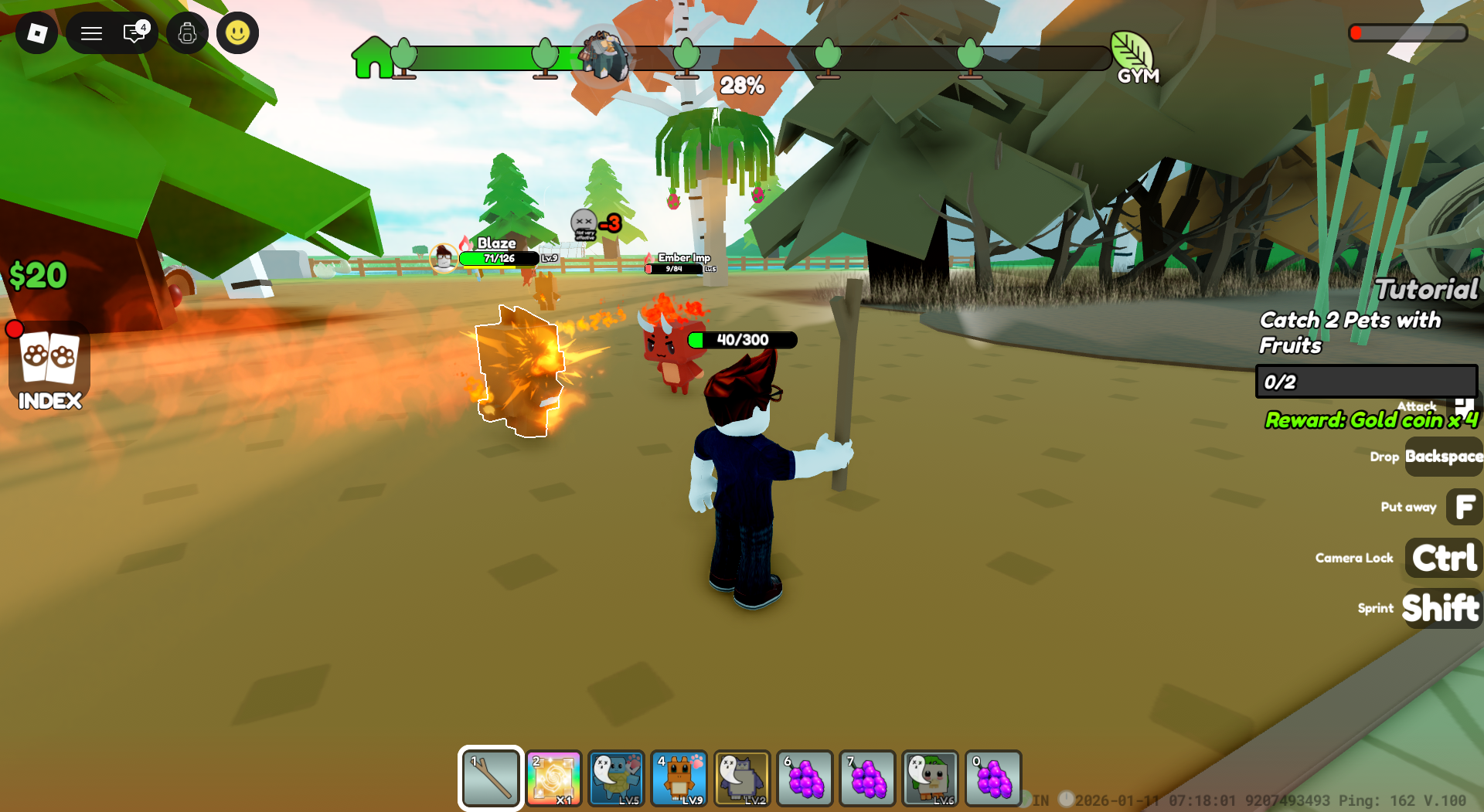Screen dimensions: 1484x812
Task: Open the backpack inventory icon
Action: click(187, 32)
